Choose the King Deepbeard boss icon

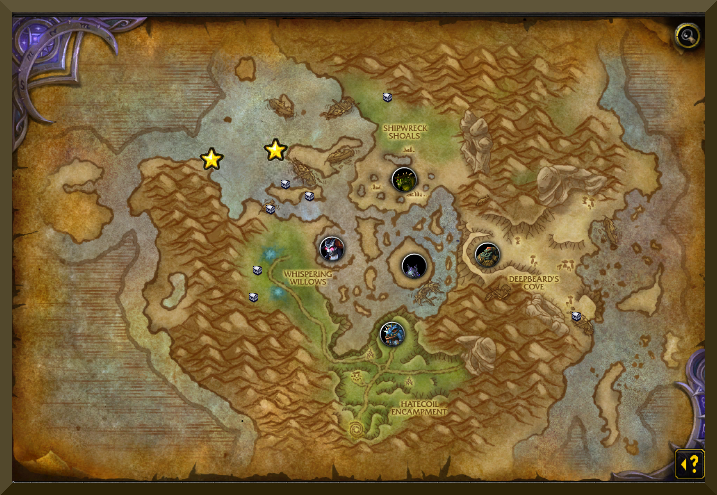pyautogui.click(x=487, y=254)
